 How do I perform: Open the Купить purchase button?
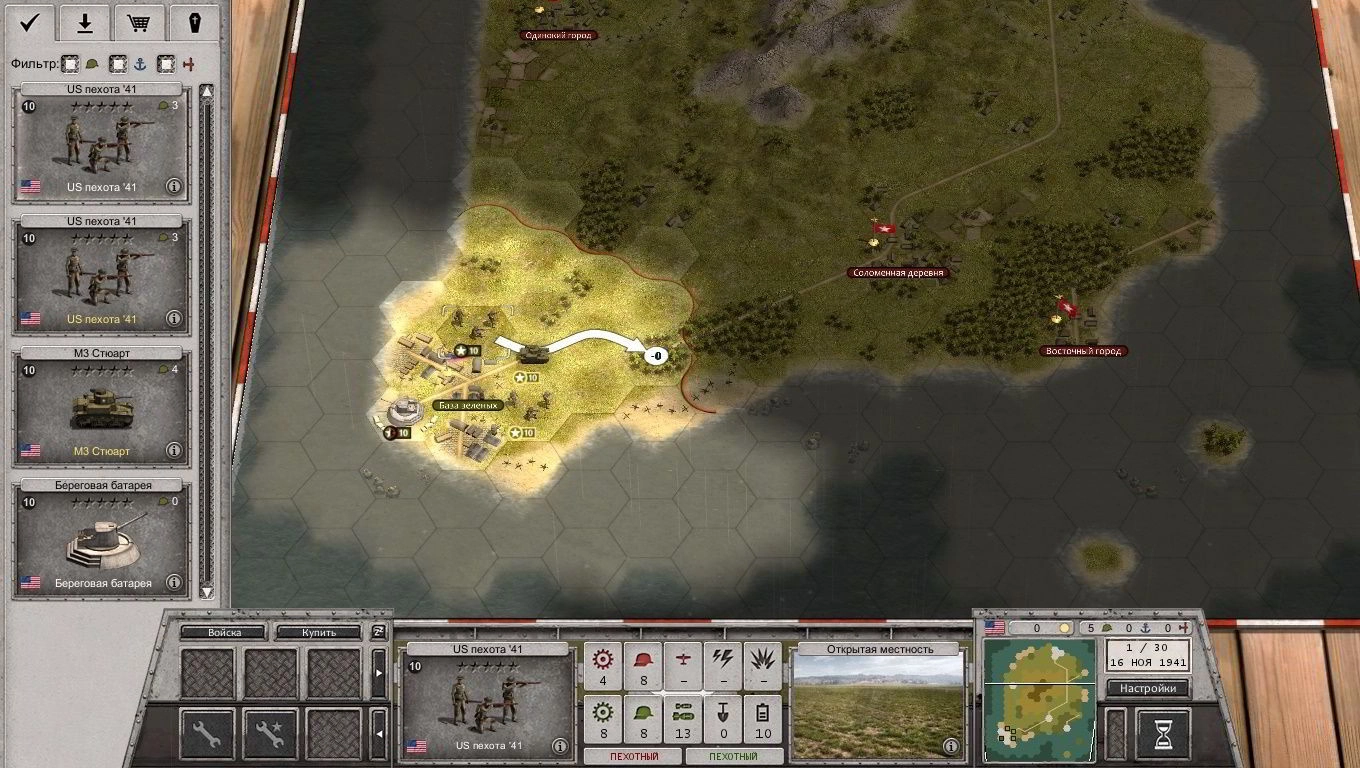[x=318, y=632]
